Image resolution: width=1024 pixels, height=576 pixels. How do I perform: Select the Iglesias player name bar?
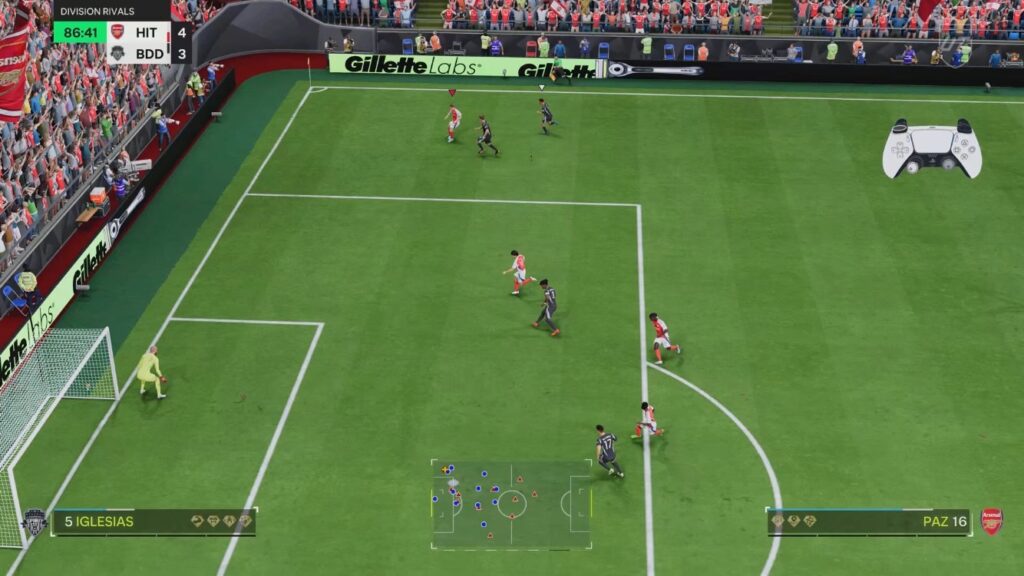(154, 522)
